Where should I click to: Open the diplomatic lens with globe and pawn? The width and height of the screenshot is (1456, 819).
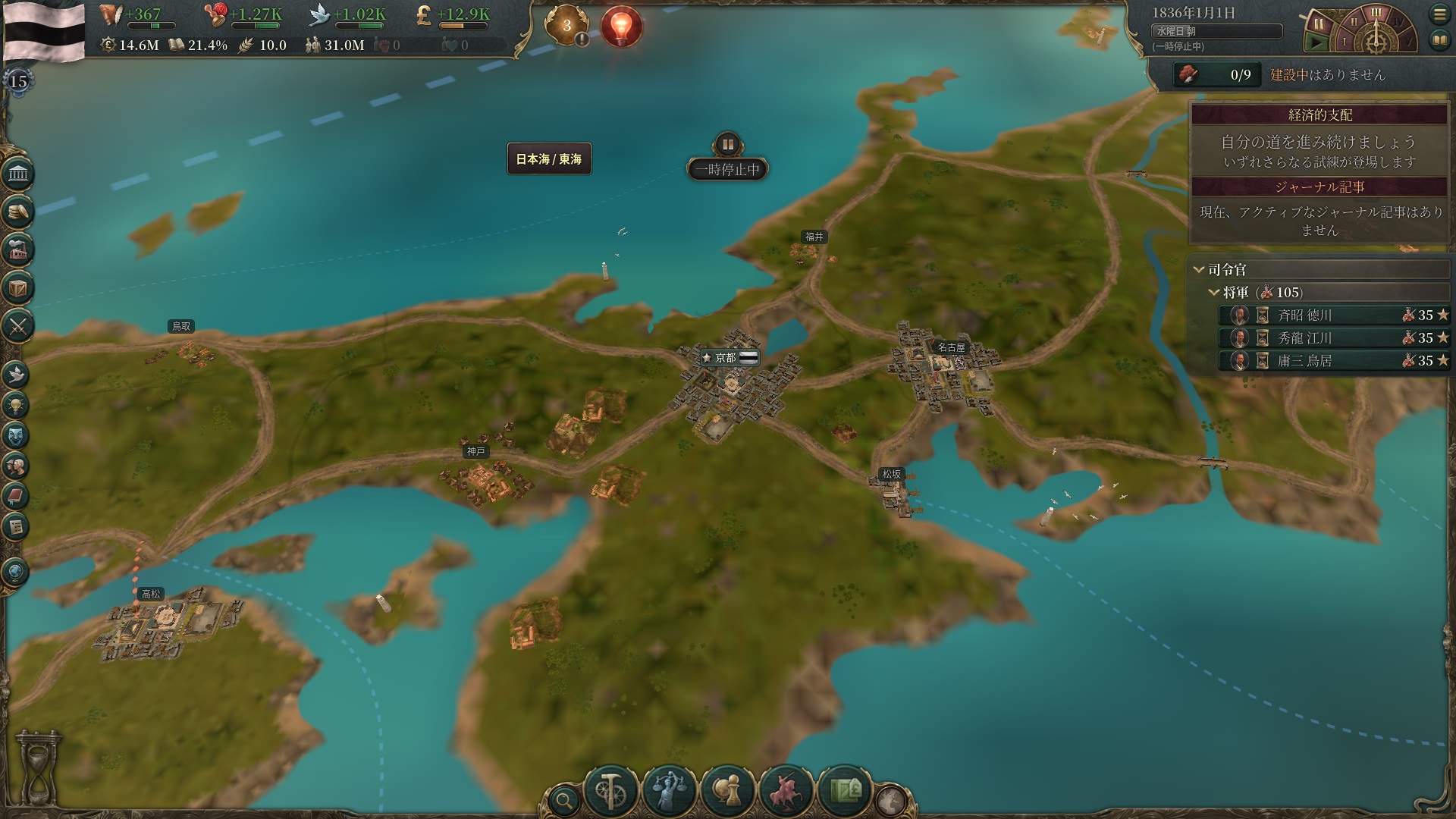[727, 791]
